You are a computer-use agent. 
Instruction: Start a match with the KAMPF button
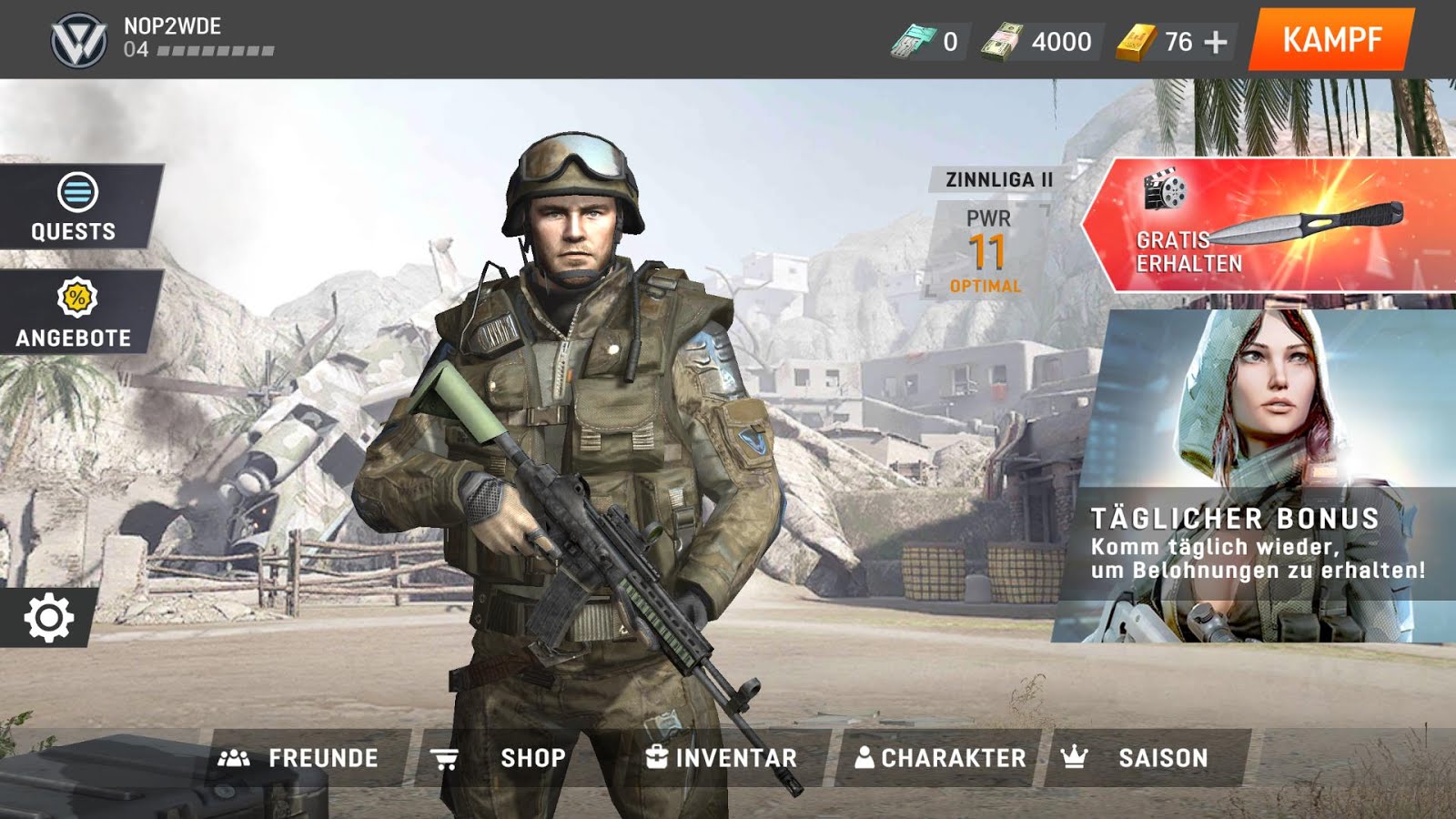(1331, 40)
